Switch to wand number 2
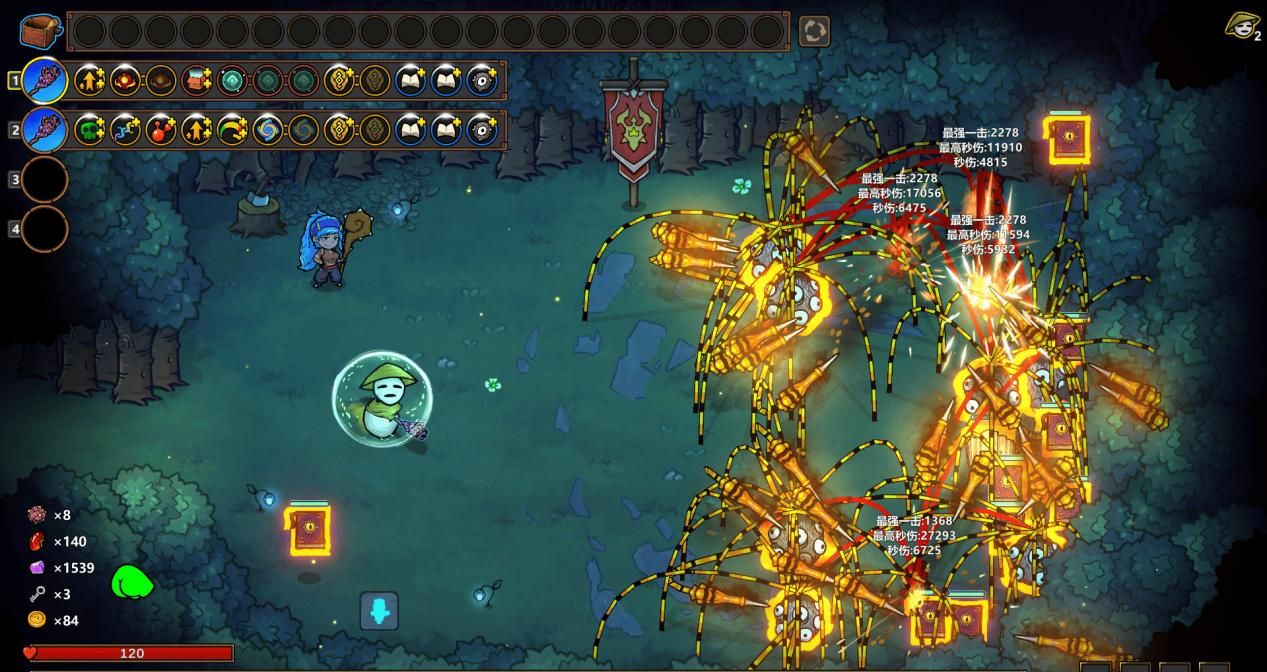The width and height of the screenshot is (1267, 672). pos(45,130)
